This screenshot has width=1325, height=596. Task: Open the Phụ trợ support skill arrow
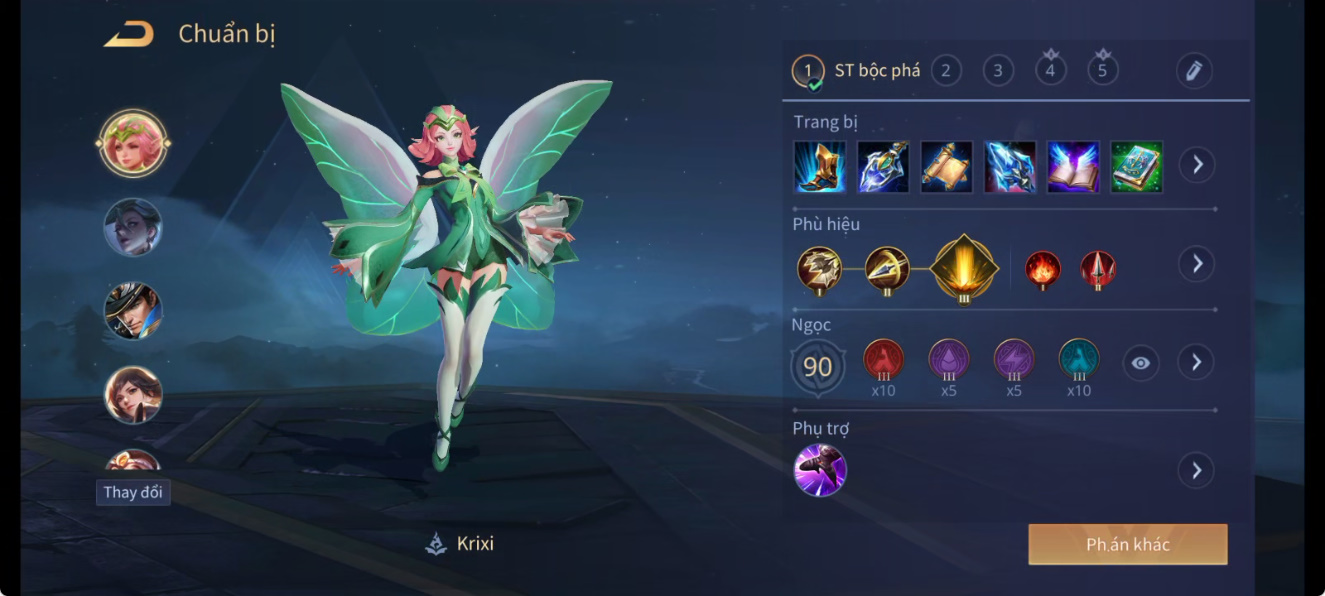pyautogui.click(x=1196, y=470)
